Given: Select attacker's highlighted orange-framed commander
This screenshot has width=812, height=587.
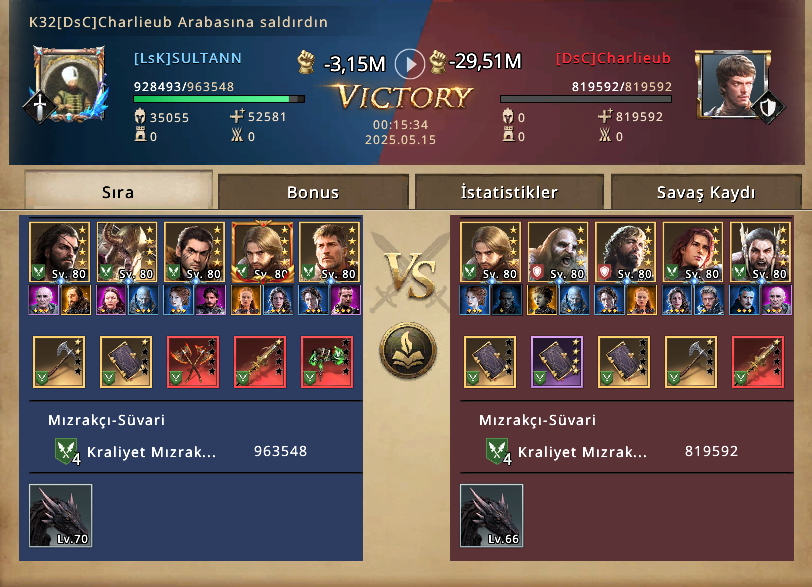Looking at the screenshot, I should click(262, 252).
